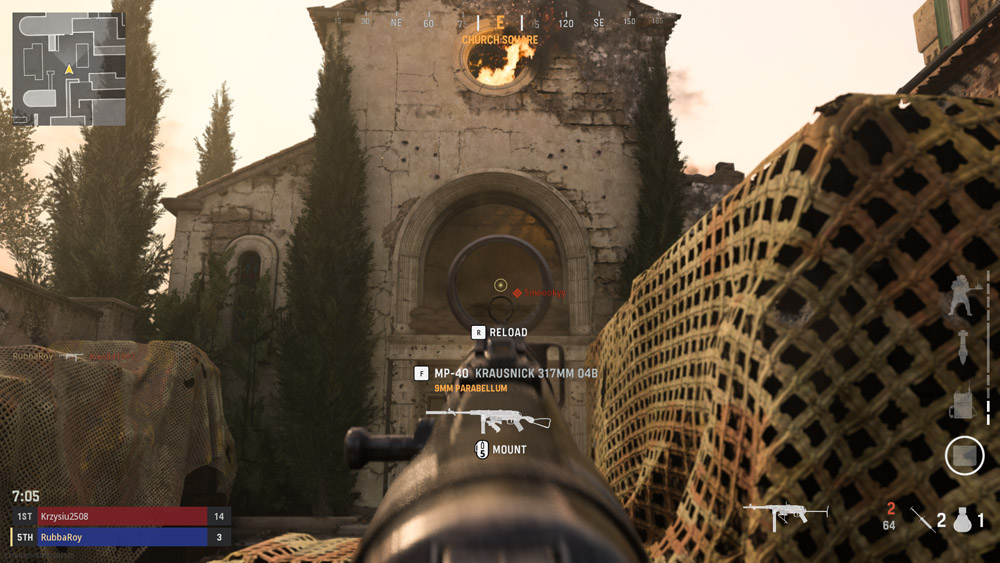Screen dimensions: 1000x563
Task: Select the flask-shaped lethal equipment icon
Action: click(x=963, y=519)
